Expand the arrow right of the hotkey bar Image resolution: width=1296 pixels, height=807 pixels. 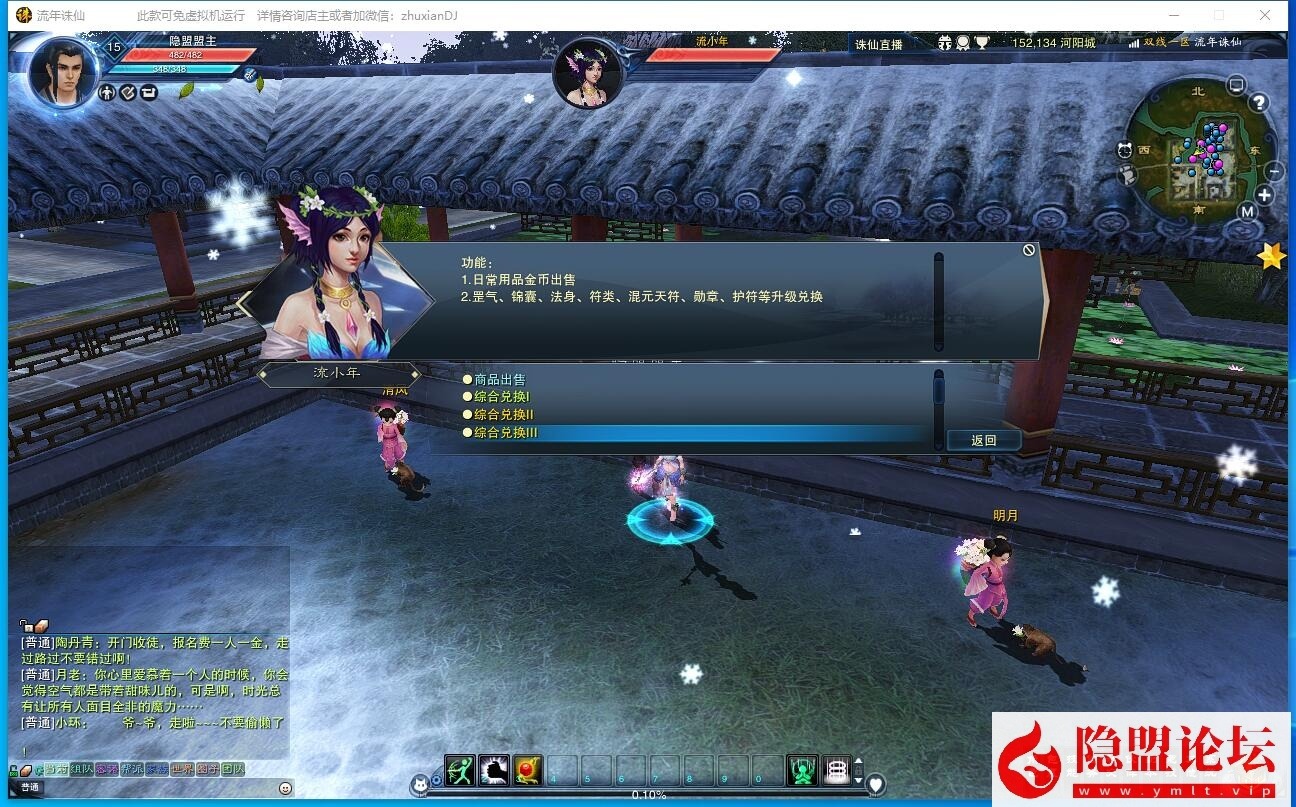858,762
